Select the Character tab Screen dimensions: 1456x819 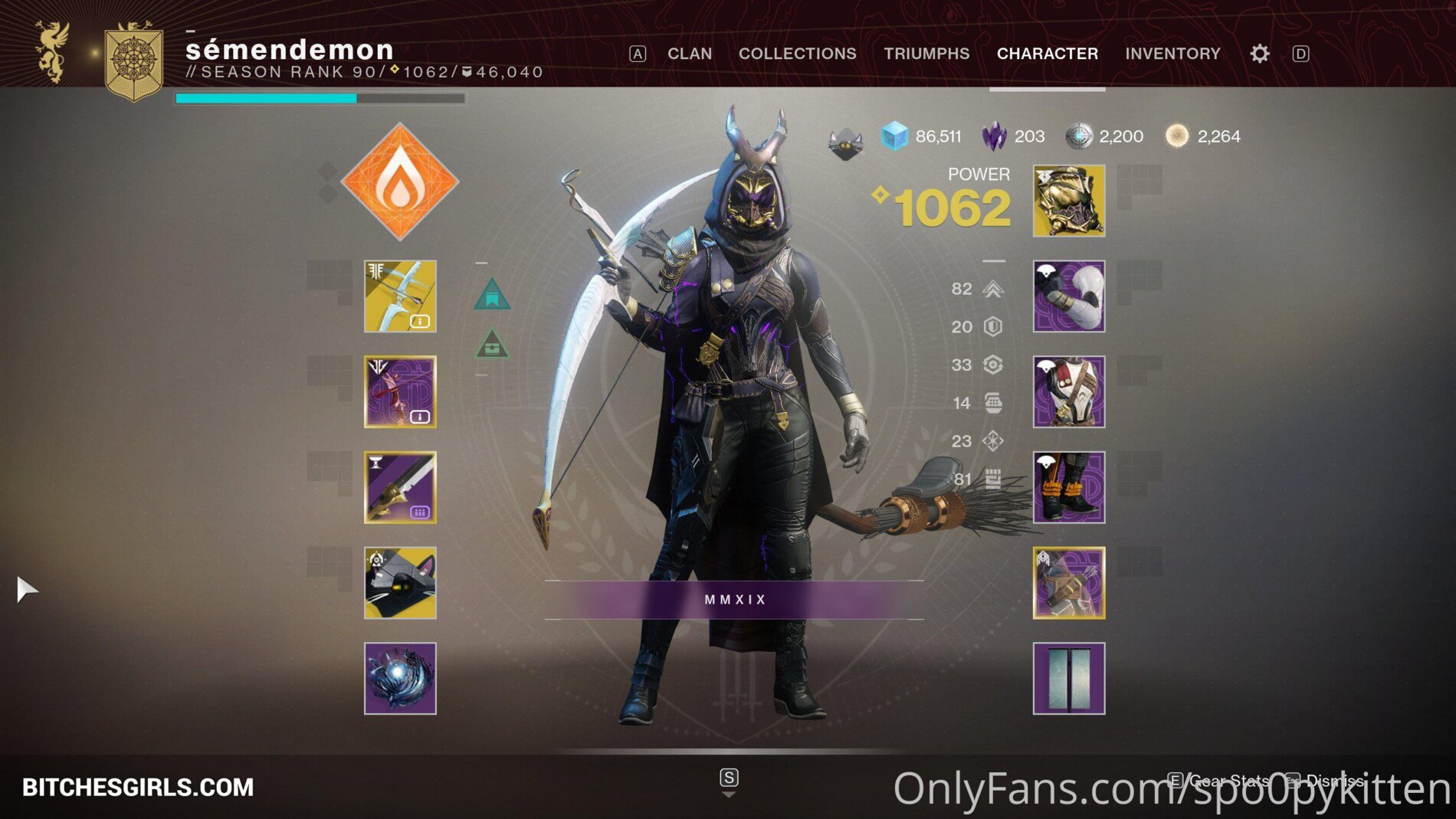tap(1047, 54)
